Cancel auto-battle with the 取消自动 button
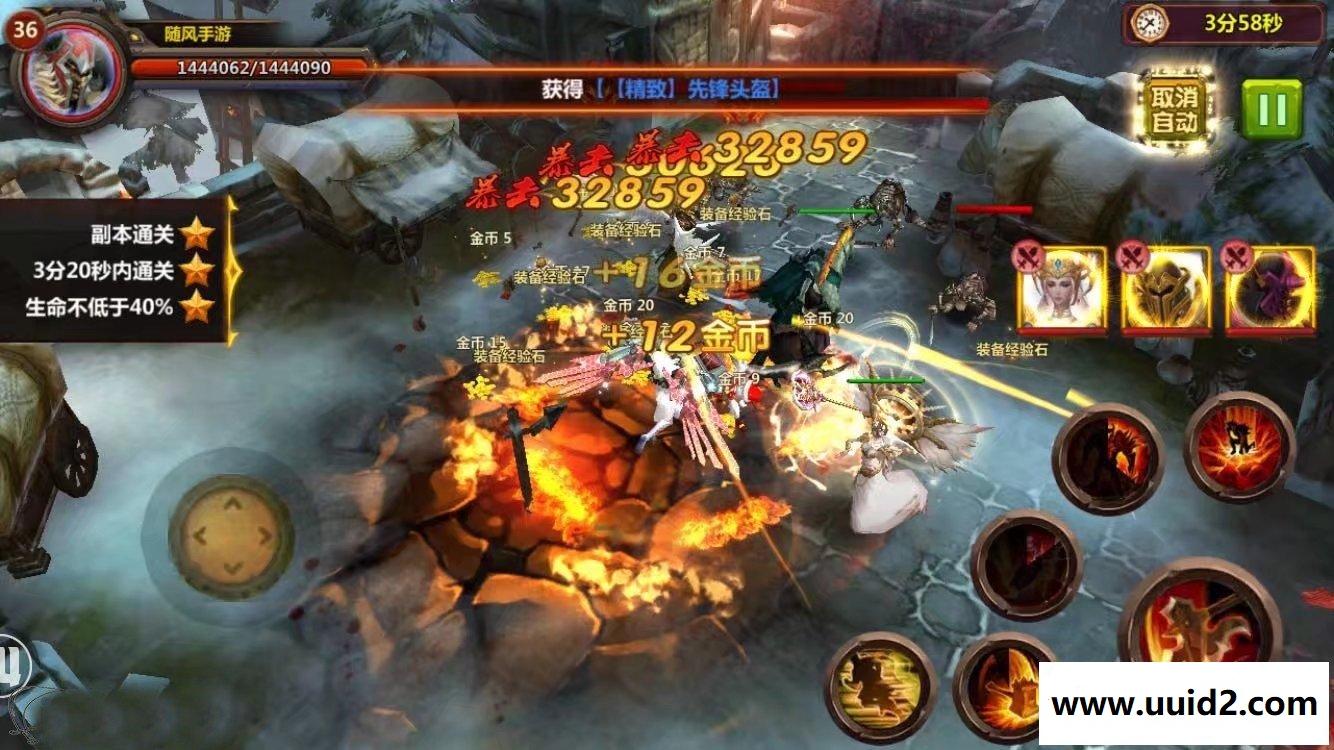 click(1175, 110)
